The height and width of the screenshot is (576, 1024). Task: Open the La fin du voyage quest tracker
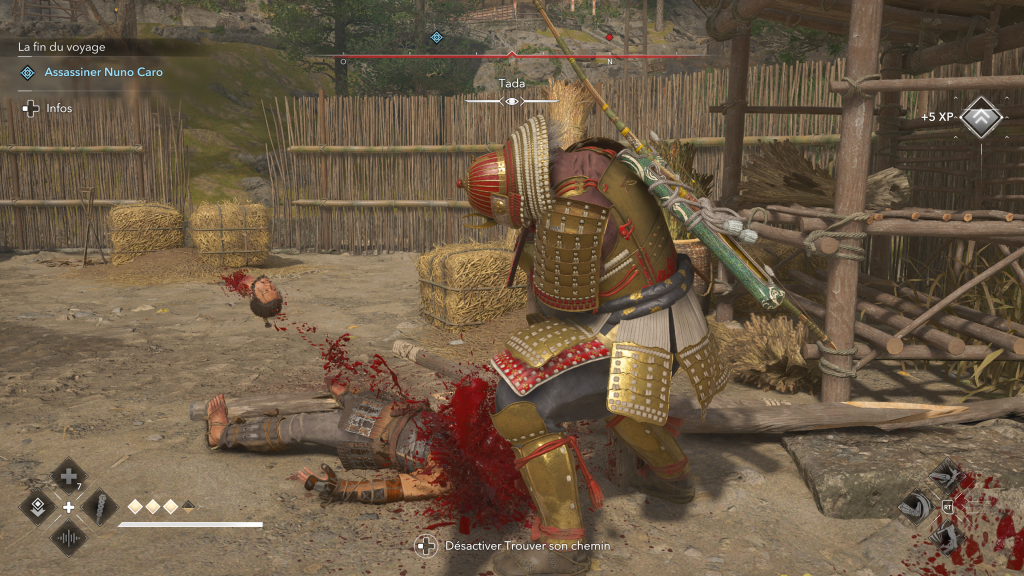point(62,47)
